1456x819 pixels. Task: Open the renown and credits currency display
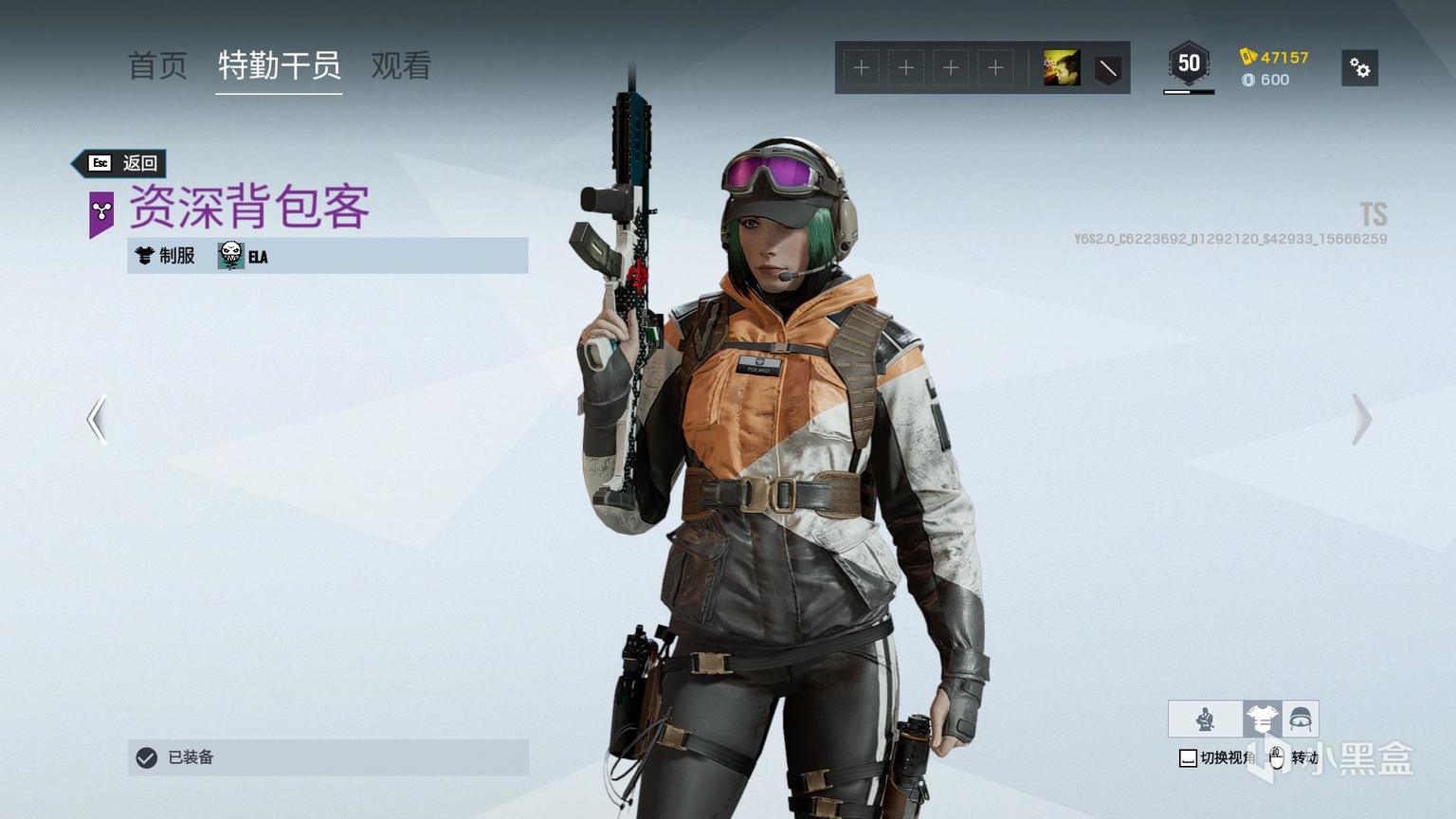tap(1275, 68)
